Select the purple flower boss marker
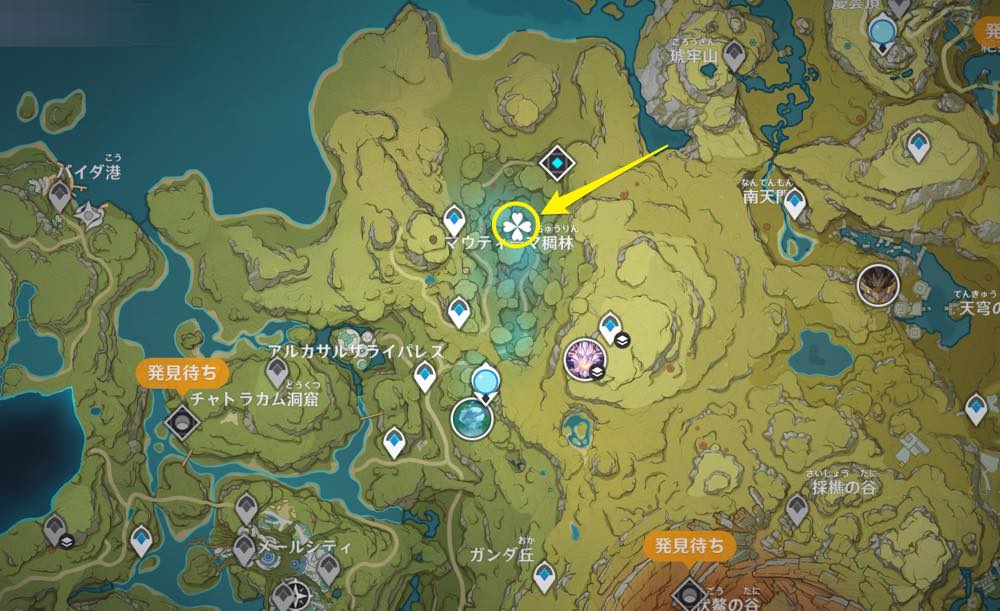 pos(582,357)
